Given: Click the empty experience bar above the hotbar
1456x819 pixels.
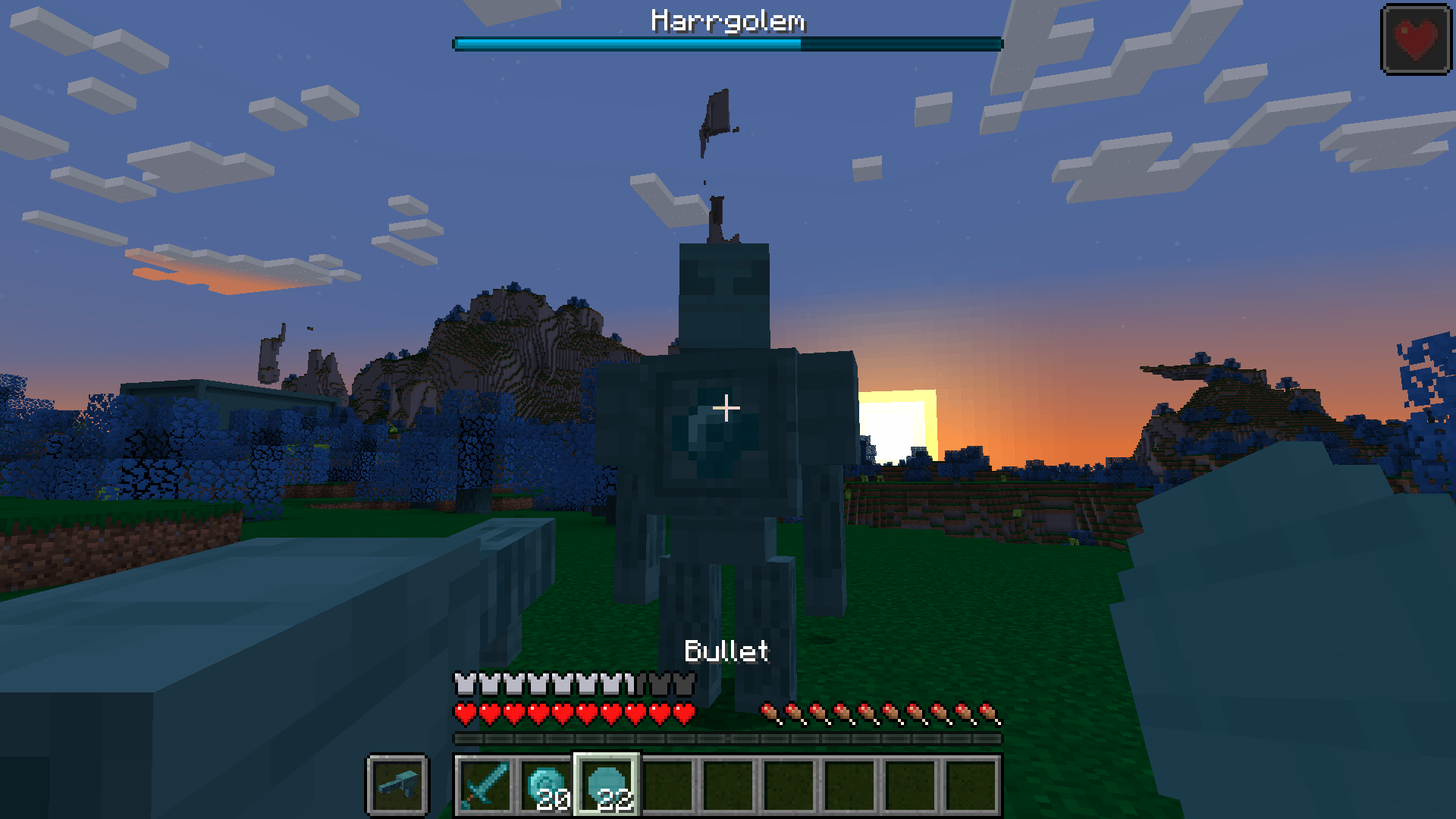Looking at the screenshot, I should pyautogui.click(x=728, y=736).
